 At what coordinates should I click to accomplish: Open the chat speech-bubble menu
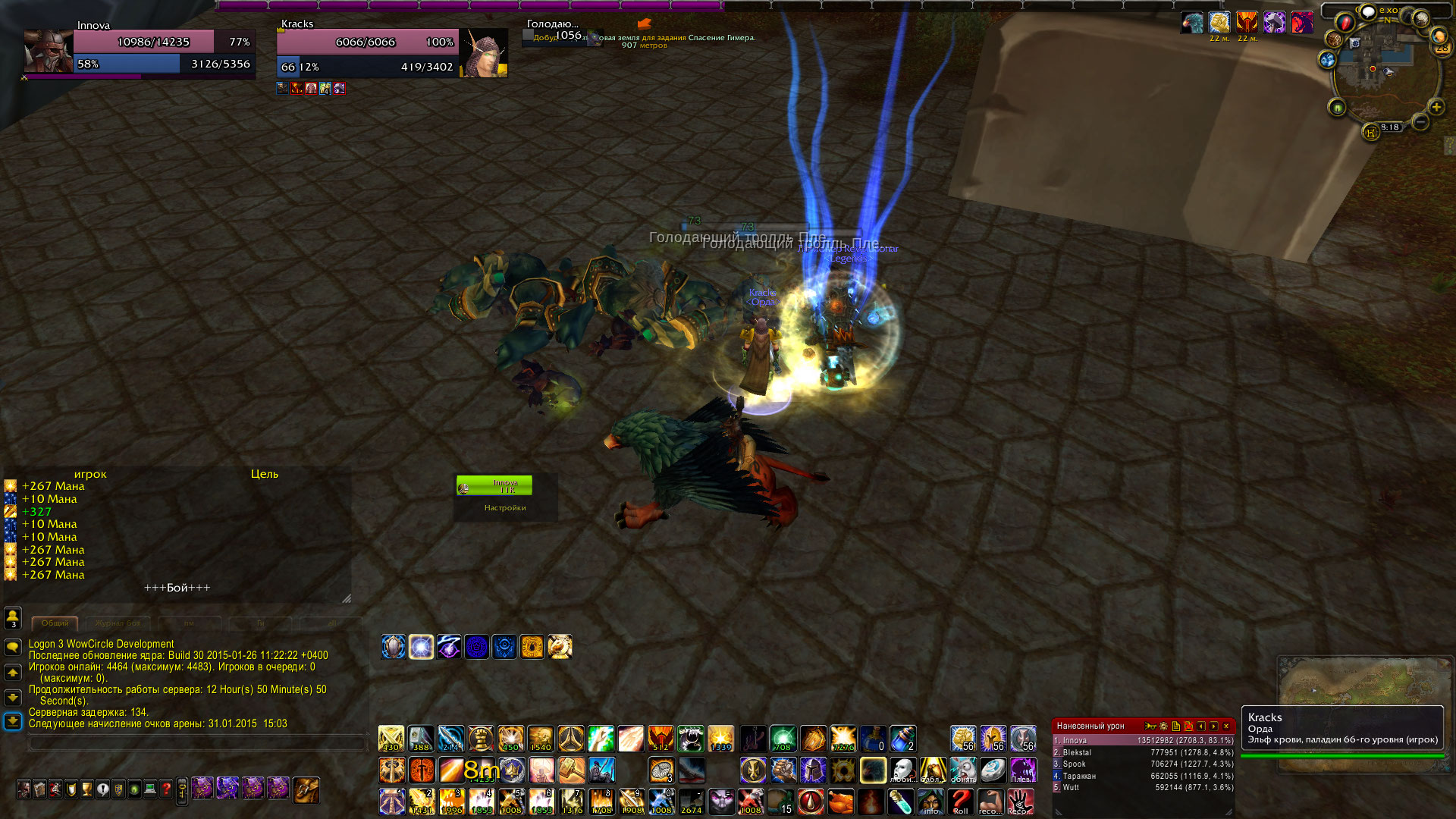point(13,647)
